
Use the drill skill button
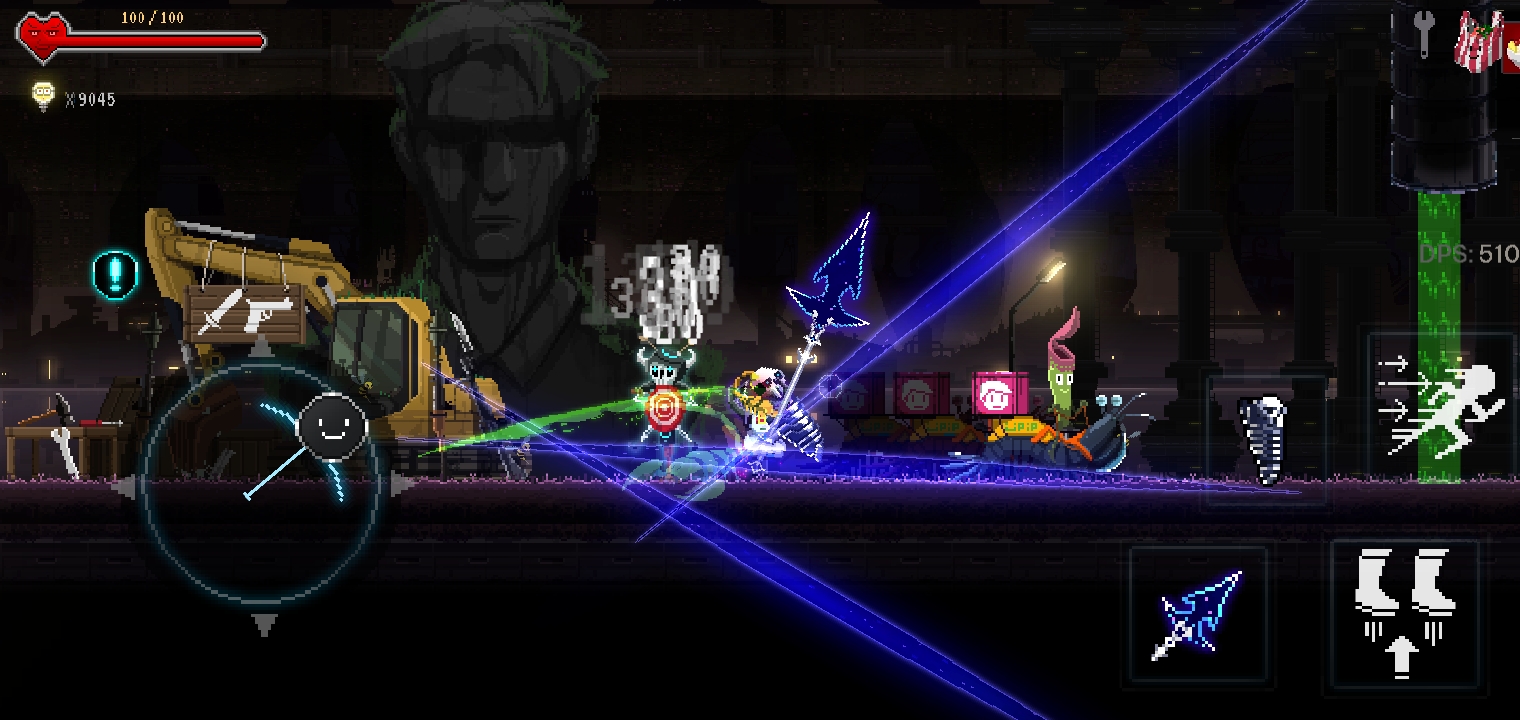pyautogui.click(x=1266, y=440)
